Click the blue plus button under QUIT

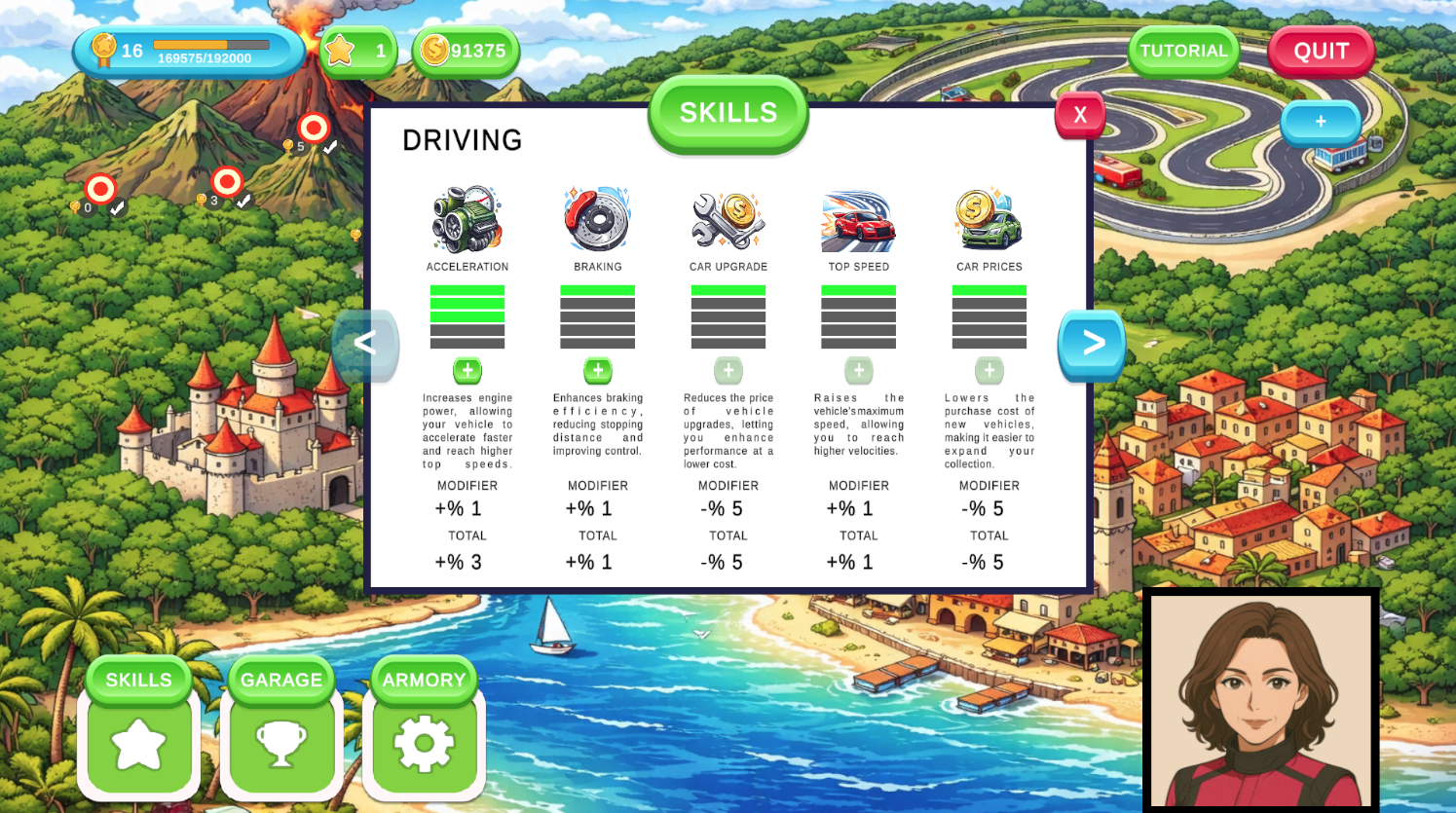(x=1321, y=123)
